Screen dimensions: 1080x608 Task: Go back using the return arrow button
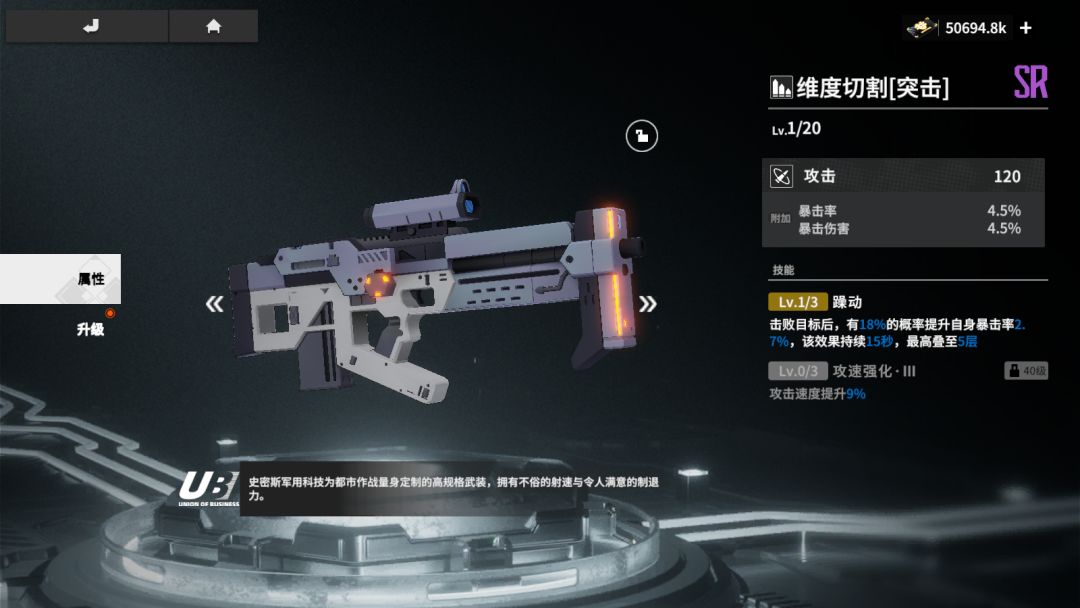click(x=87, y=27)
